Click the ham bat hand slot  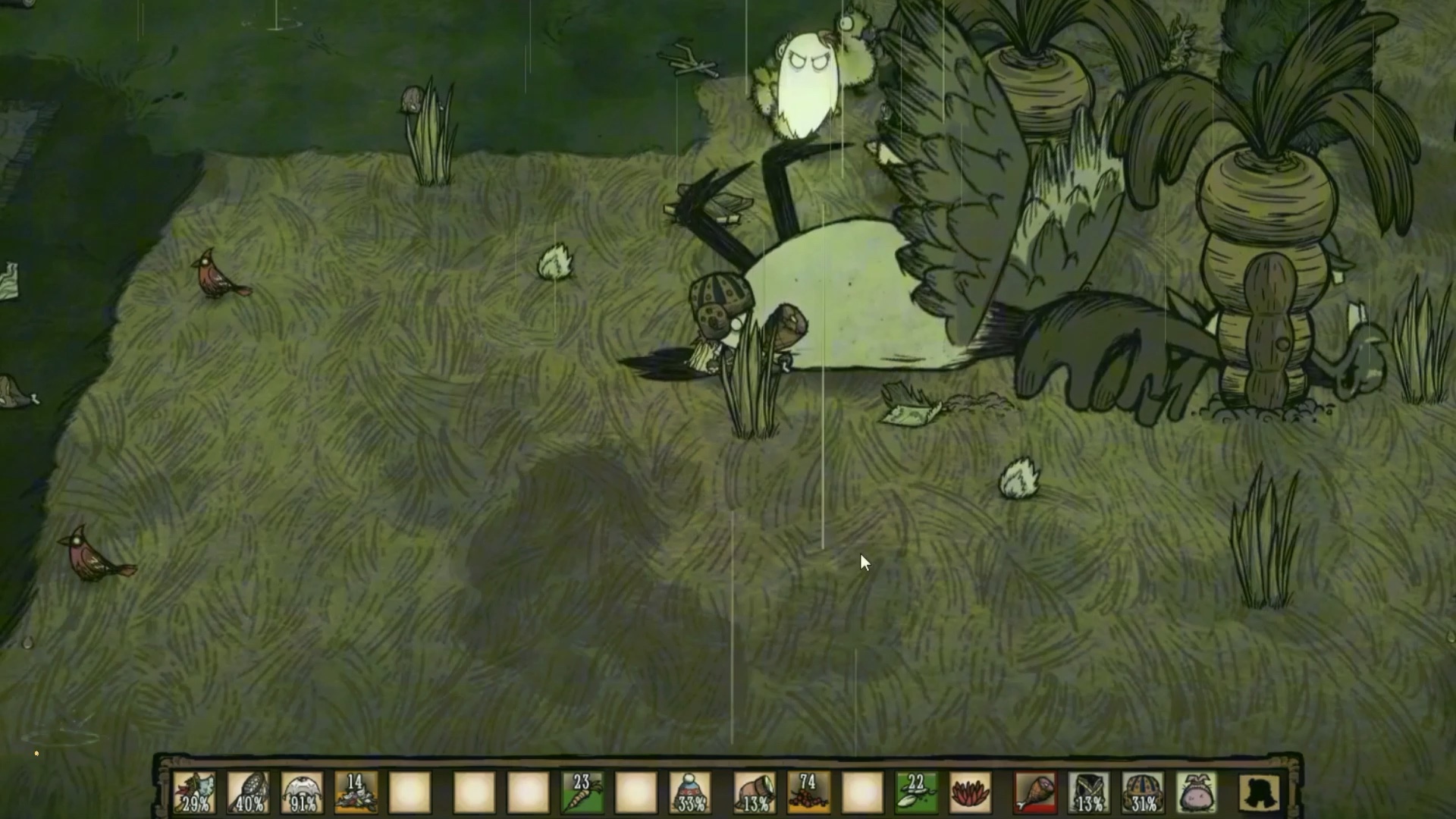(x=1035, y=792)
